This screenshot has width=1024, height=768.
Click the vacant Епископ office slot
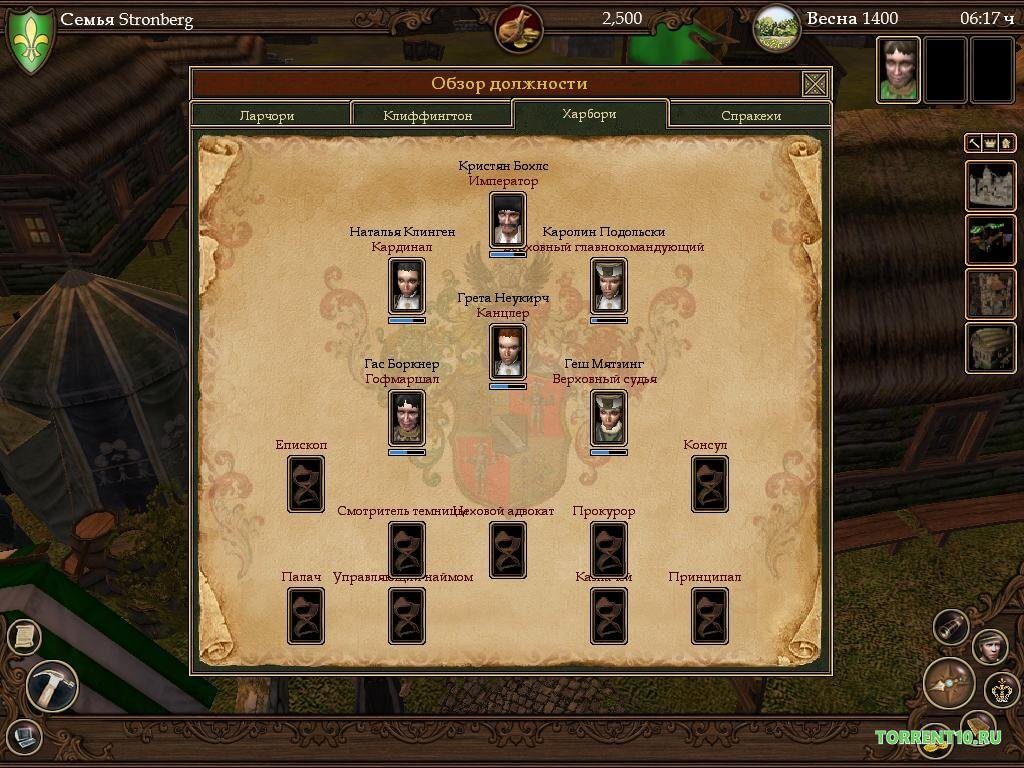[306, 483]
